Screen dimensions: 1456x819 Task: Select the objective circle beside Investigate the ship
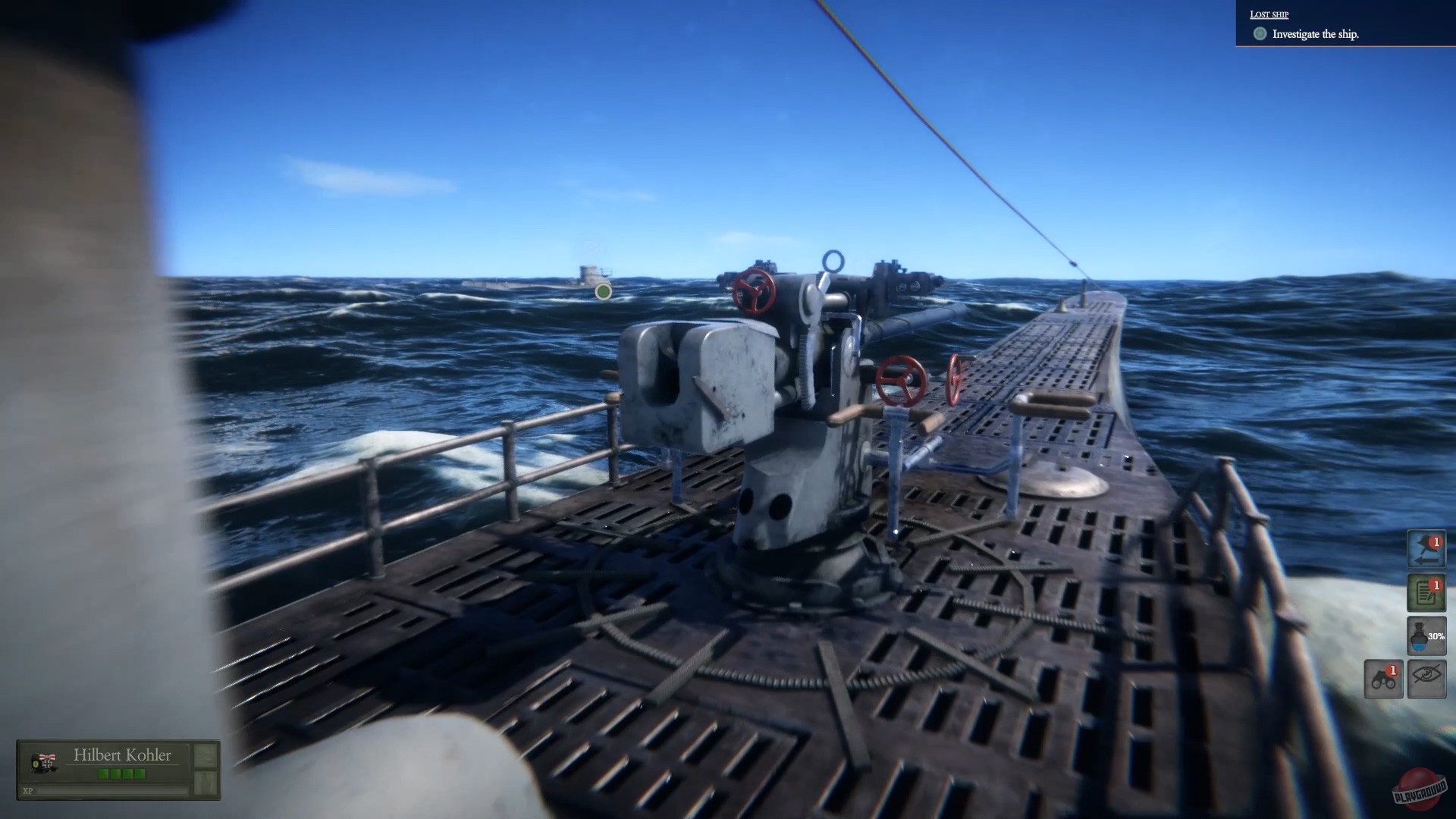pos(1260,34)
